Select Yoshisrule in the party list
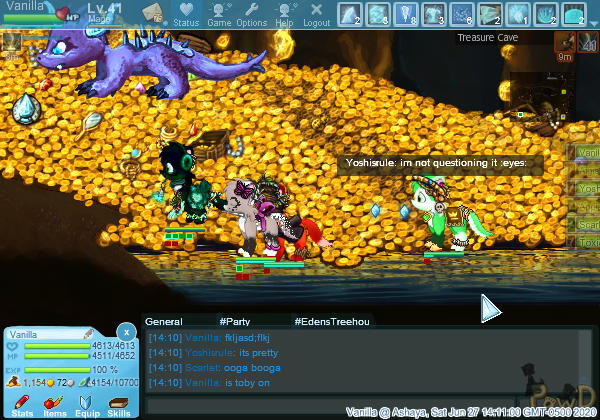The height and width of the screenshot is (420, 600). tap(588, 188)
